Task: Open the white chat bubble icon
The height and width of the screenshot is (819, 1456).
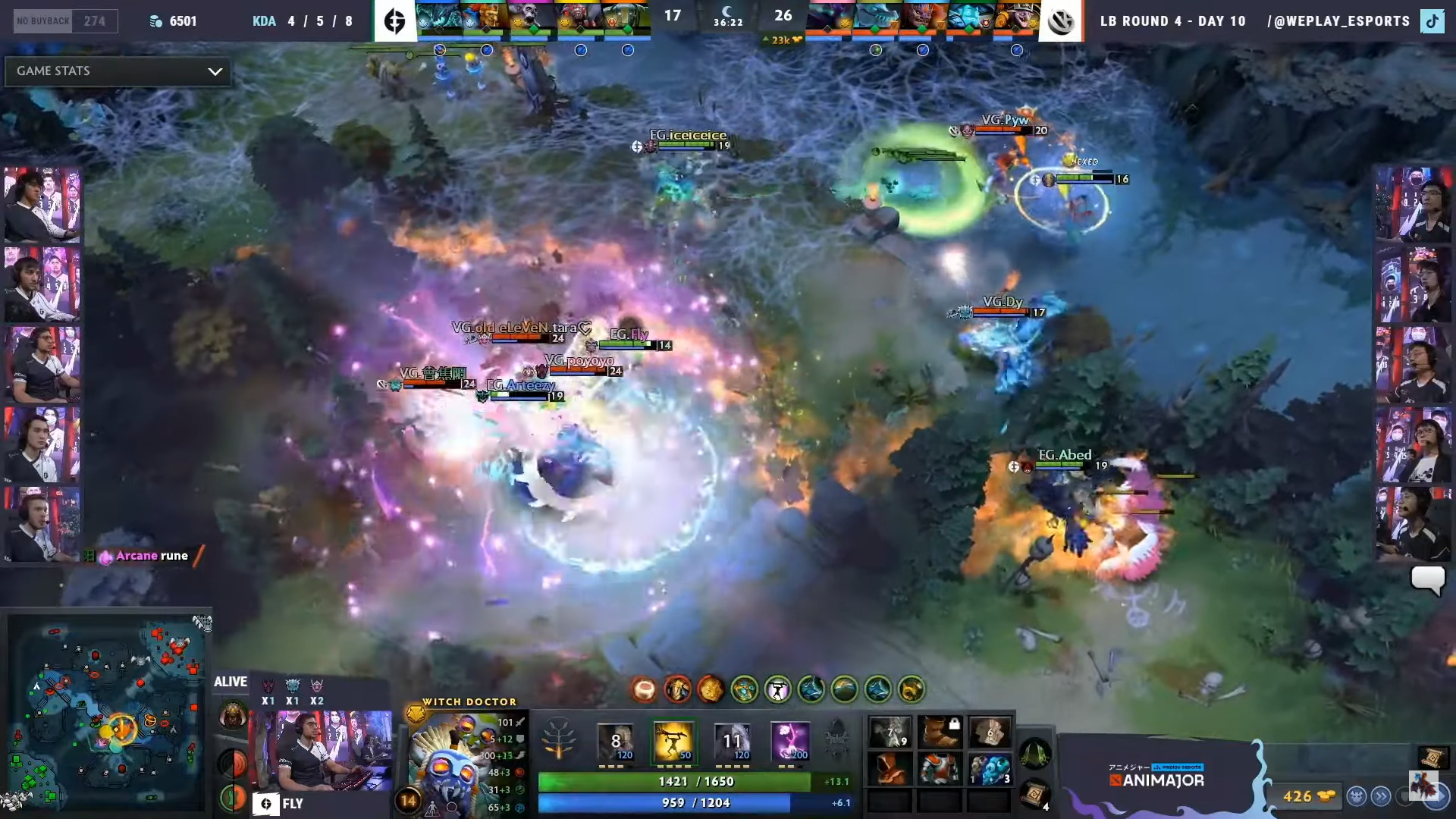Action: point(1428,580)
